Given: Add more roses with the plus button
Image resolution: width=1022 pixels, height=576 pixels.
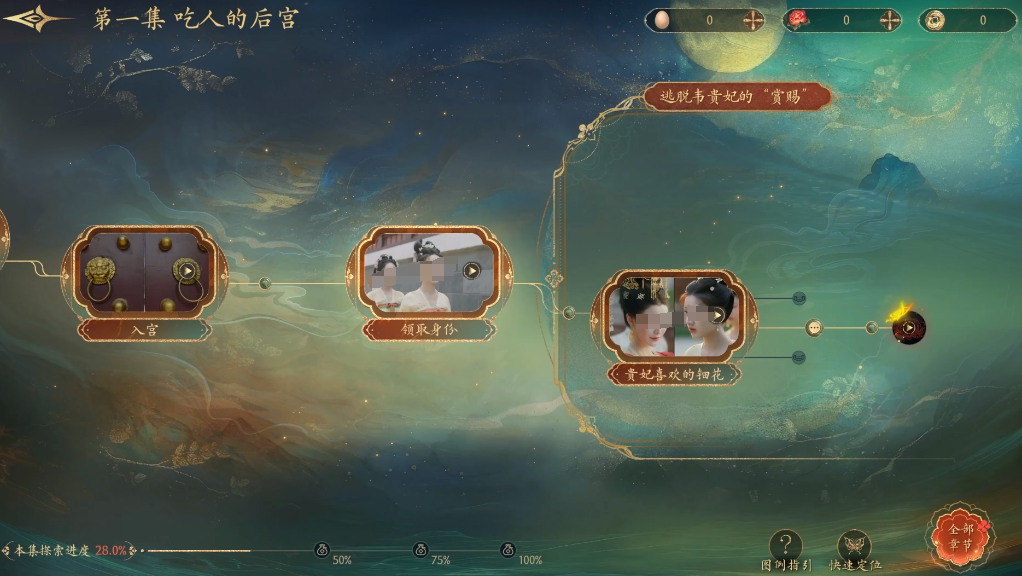Looking at the screenshot, I should coord(889,20).
